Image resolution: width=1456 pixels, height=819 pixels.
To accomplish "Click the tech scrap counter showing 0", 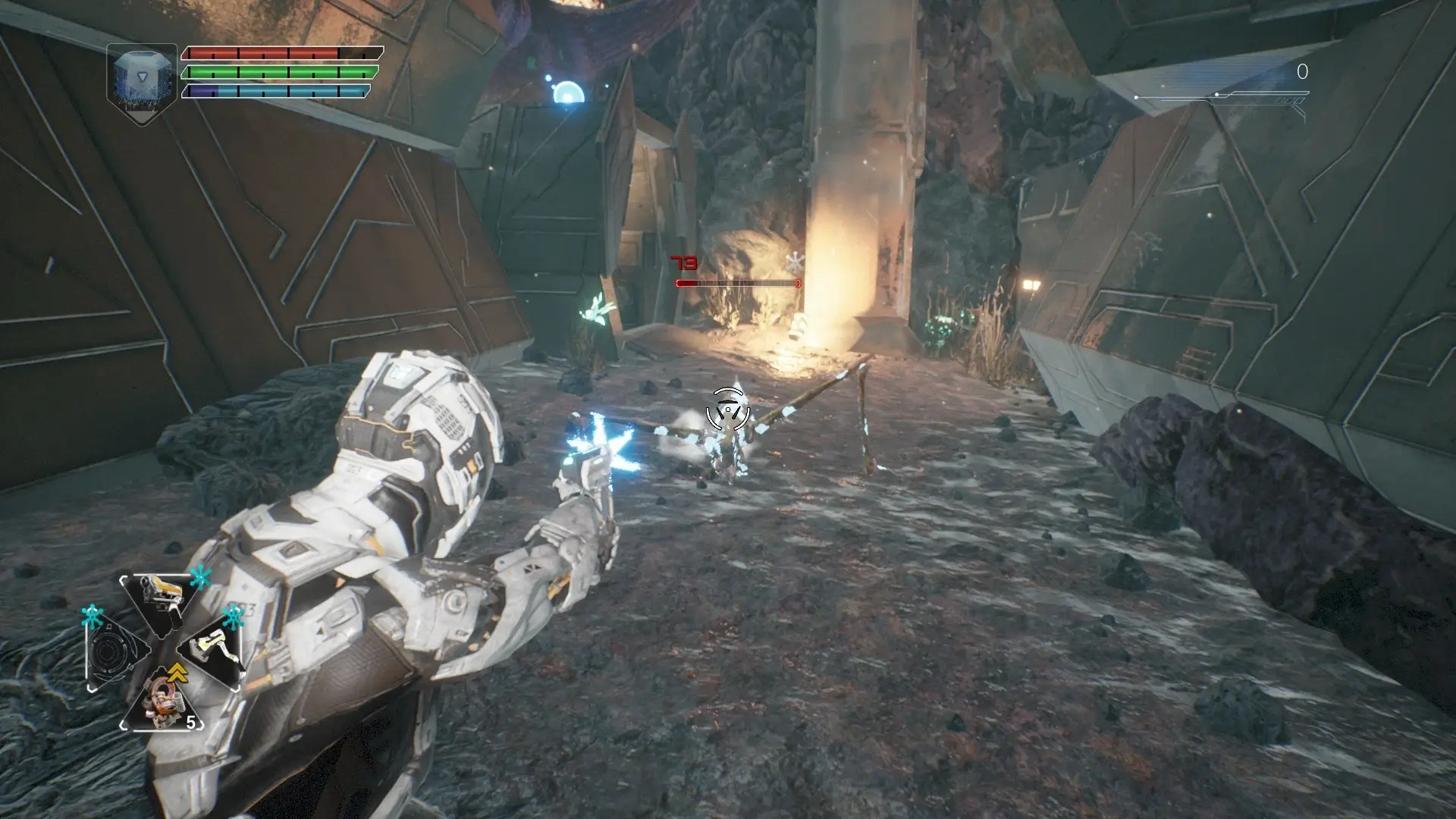I will tap(1301, 72).
